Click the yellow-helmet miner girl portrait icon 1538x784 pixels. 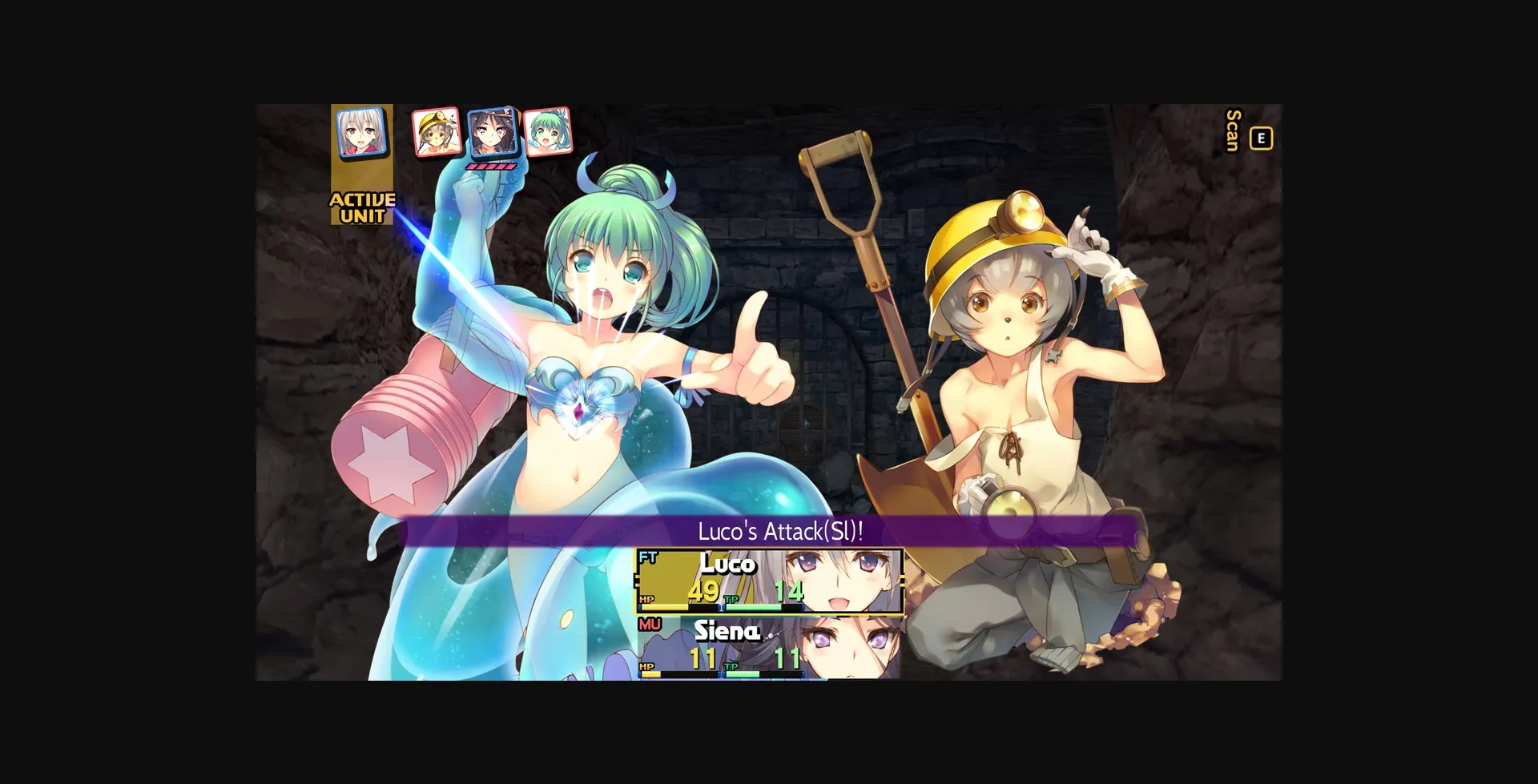[437, 131]
